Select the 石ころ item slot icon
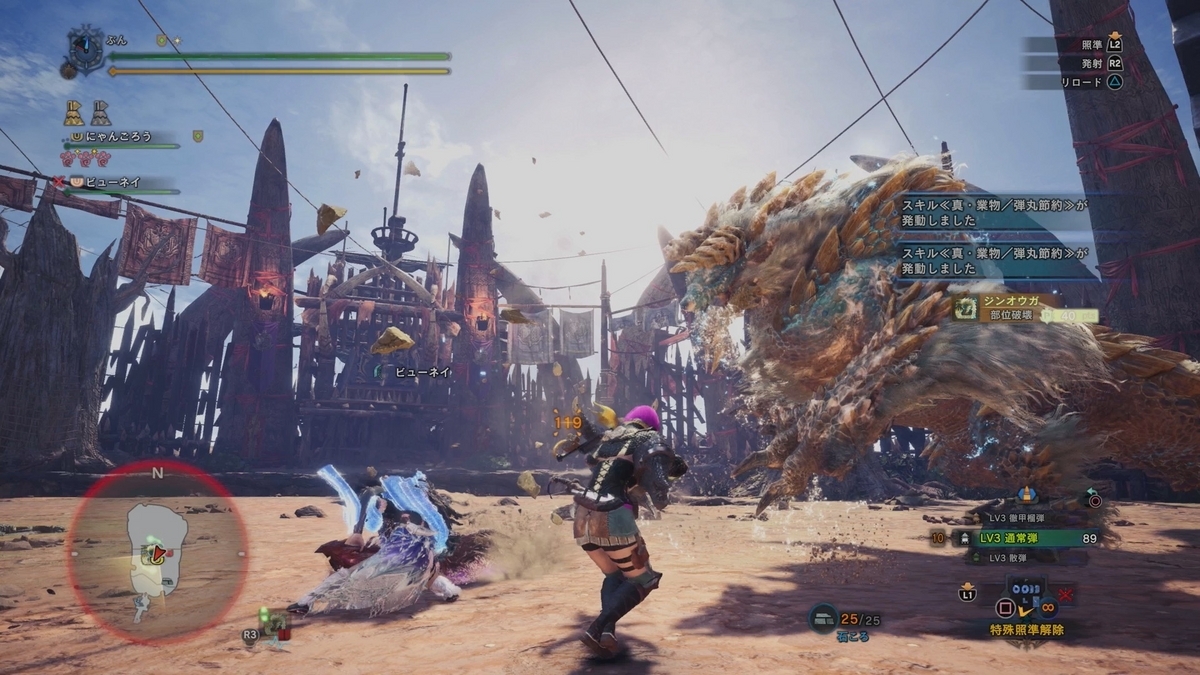The image size is (1200, 675). (x=822, y=619)
